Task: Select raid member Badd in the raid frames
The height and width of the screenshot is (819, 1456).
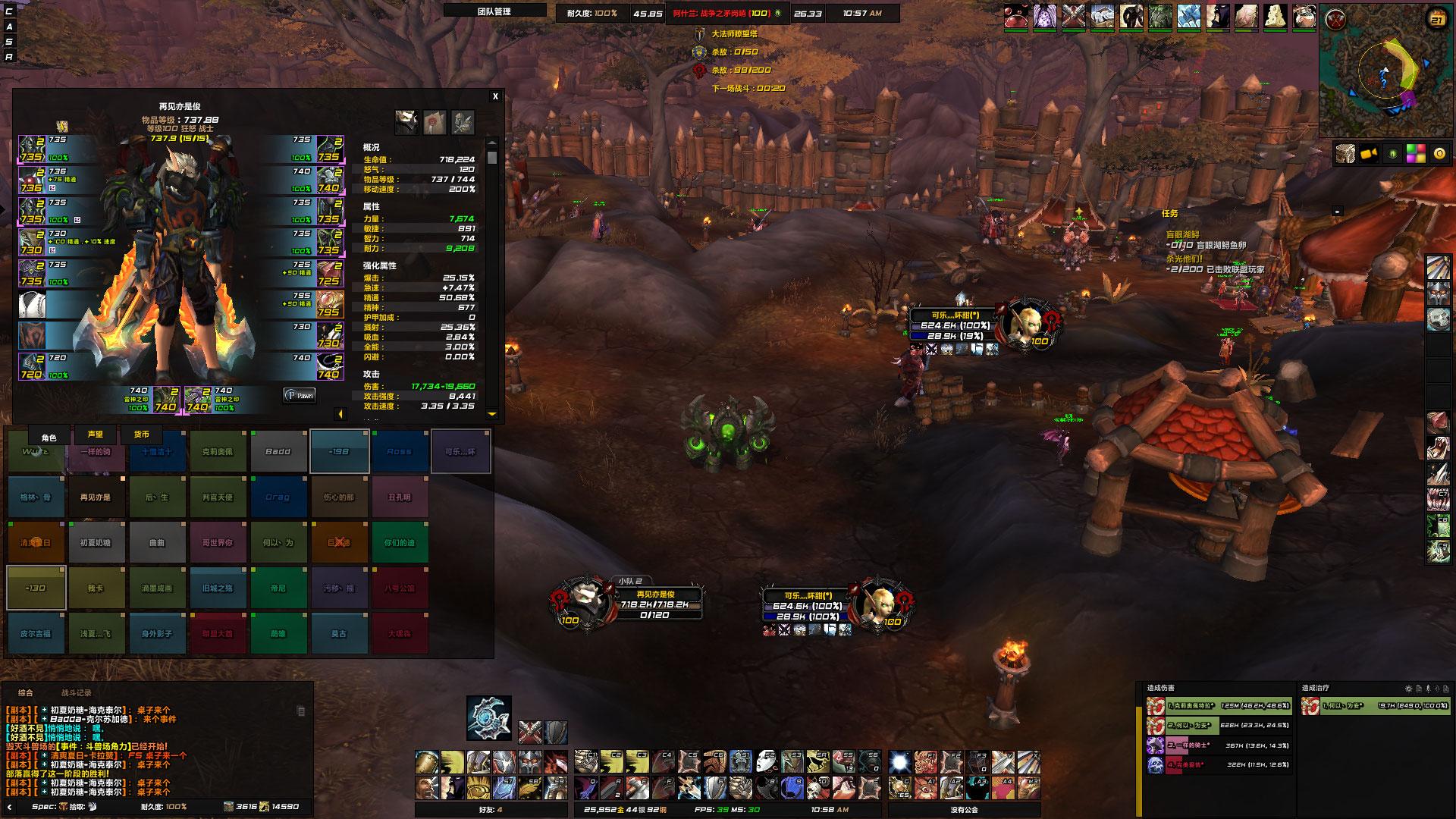Action: tap(278, 452)
